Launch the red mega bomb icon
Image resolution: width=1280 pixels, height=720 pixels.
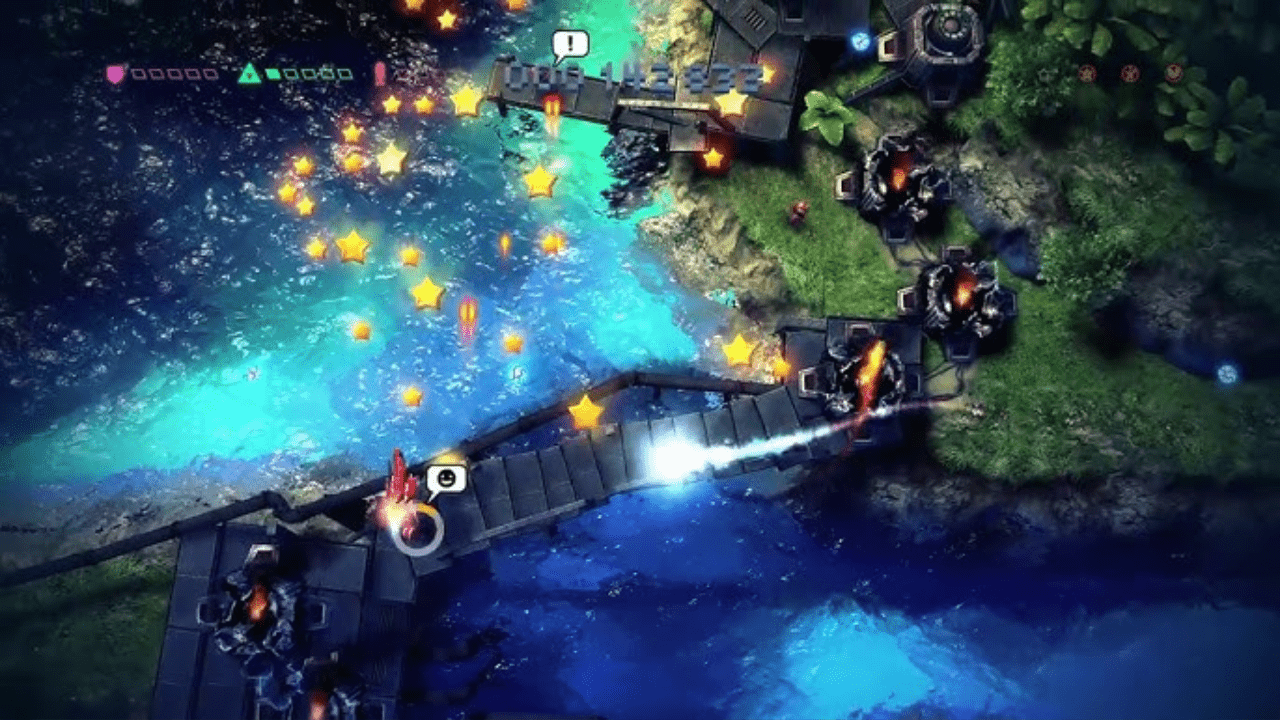click(x=380, y=73)
